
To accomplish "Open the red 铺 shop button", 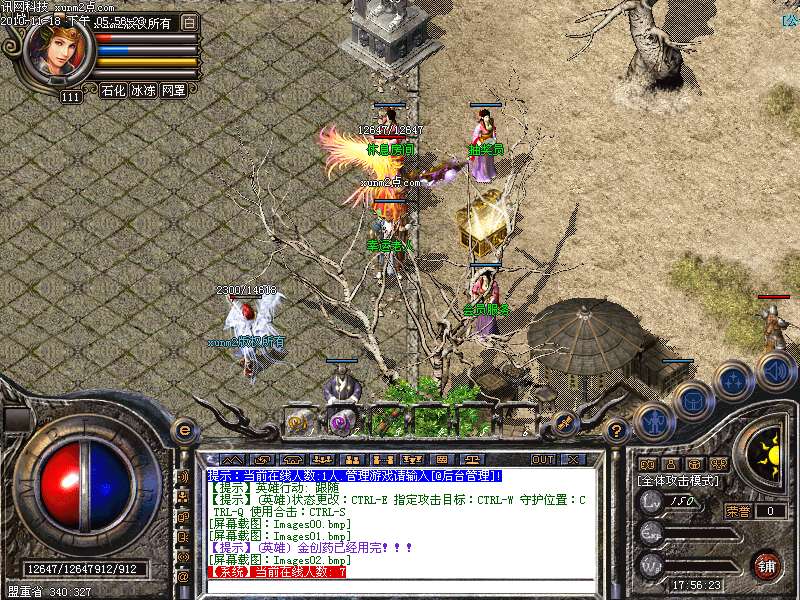I will (767, 565).
